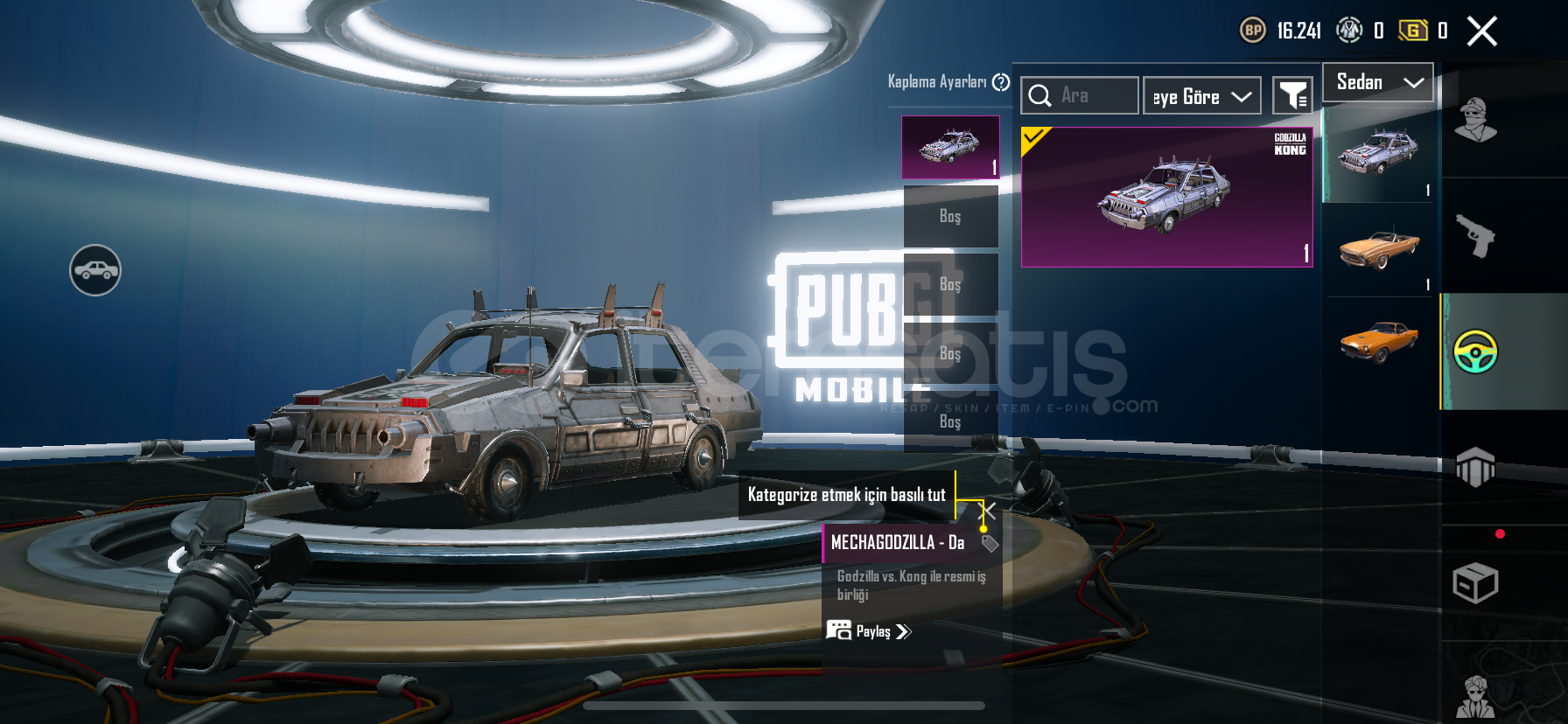The height and width of the screenshot is (724, 1568).
Task: Switch to the pistol weapons tab
Action: coord(1475,235)
